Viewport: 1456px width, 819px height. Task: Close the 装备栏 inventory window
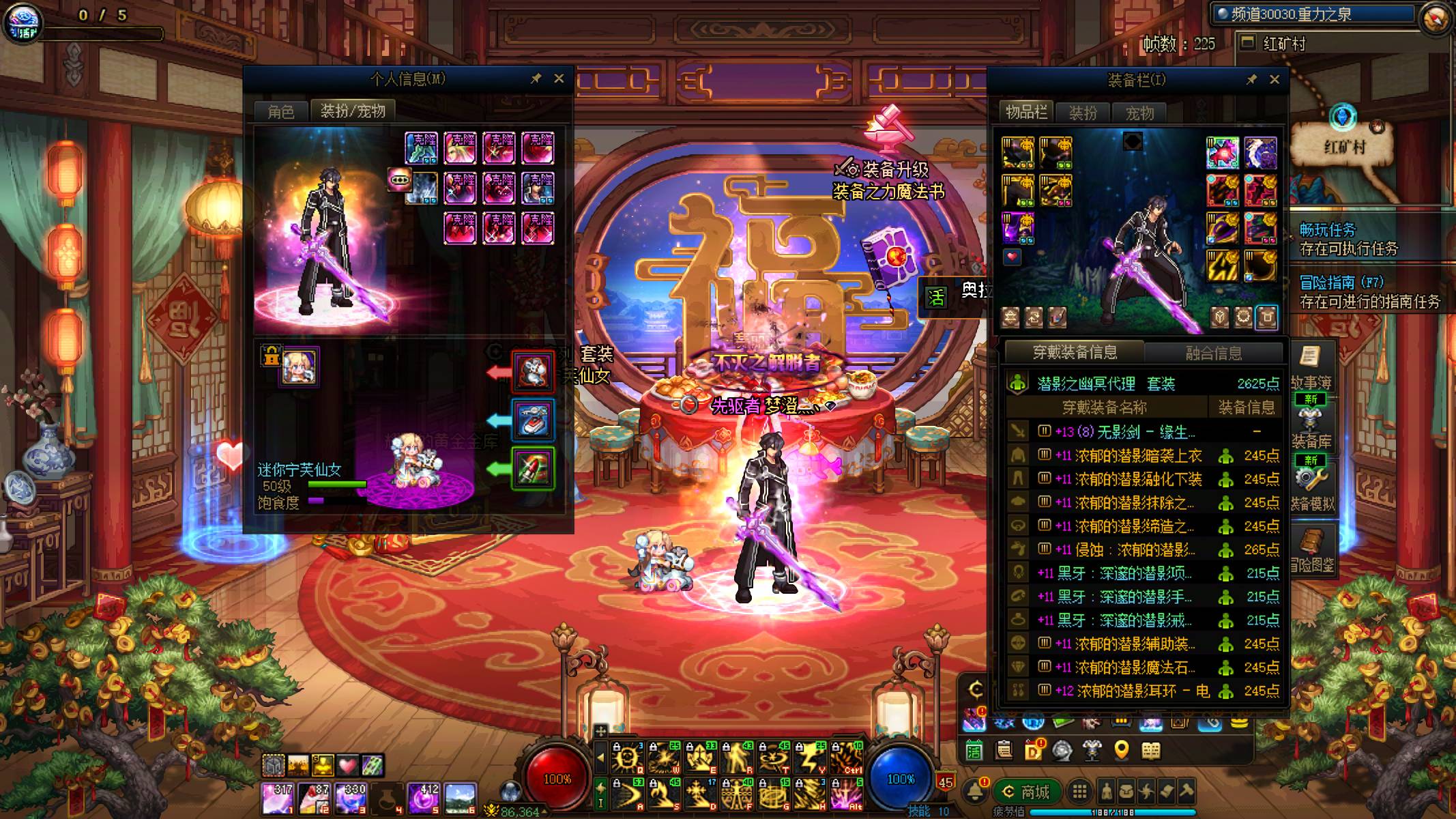[1274, 79]
